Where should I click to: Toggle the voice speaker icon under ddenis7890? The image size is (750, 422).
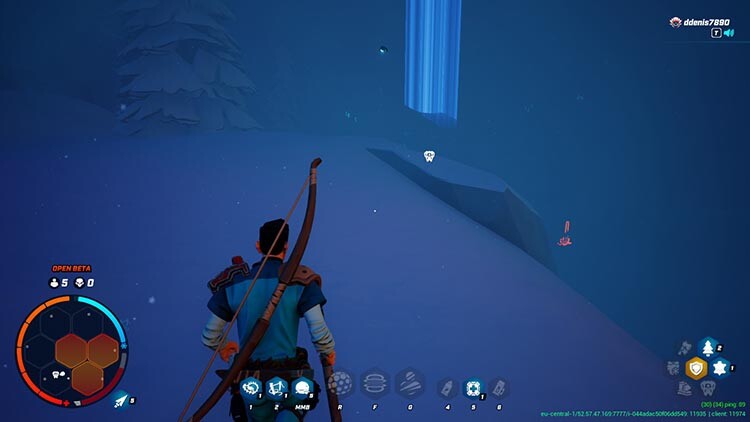(729, 33)
